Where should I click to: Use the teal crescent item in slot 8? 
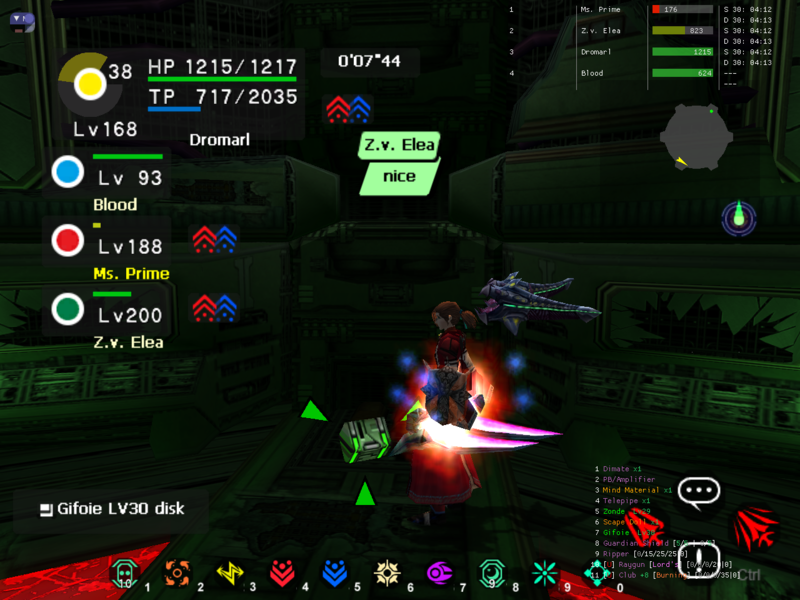492,572
